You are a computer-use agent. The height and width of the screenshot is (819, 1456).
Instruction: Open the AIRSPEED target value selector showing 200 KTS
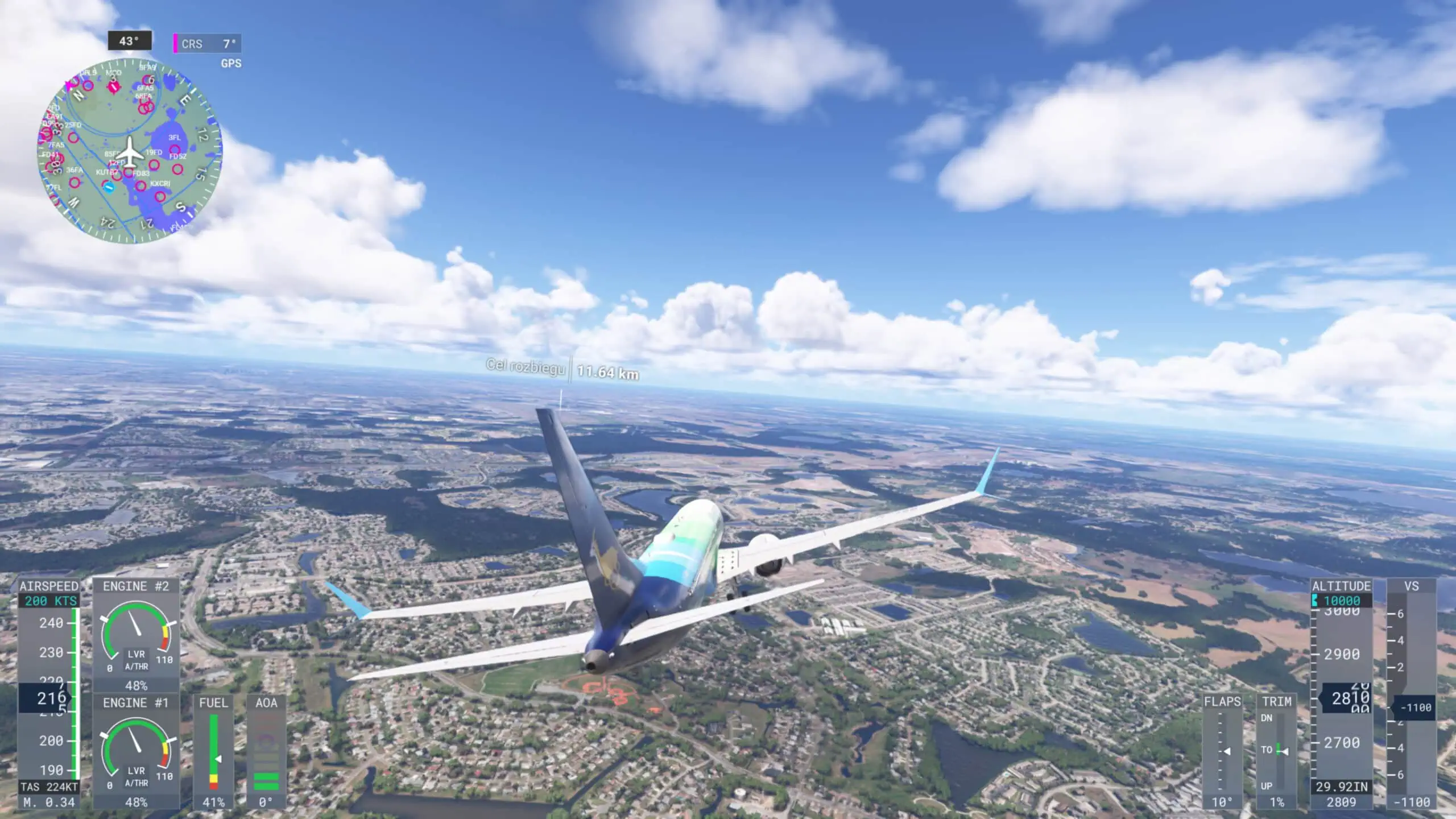(50, 599)
